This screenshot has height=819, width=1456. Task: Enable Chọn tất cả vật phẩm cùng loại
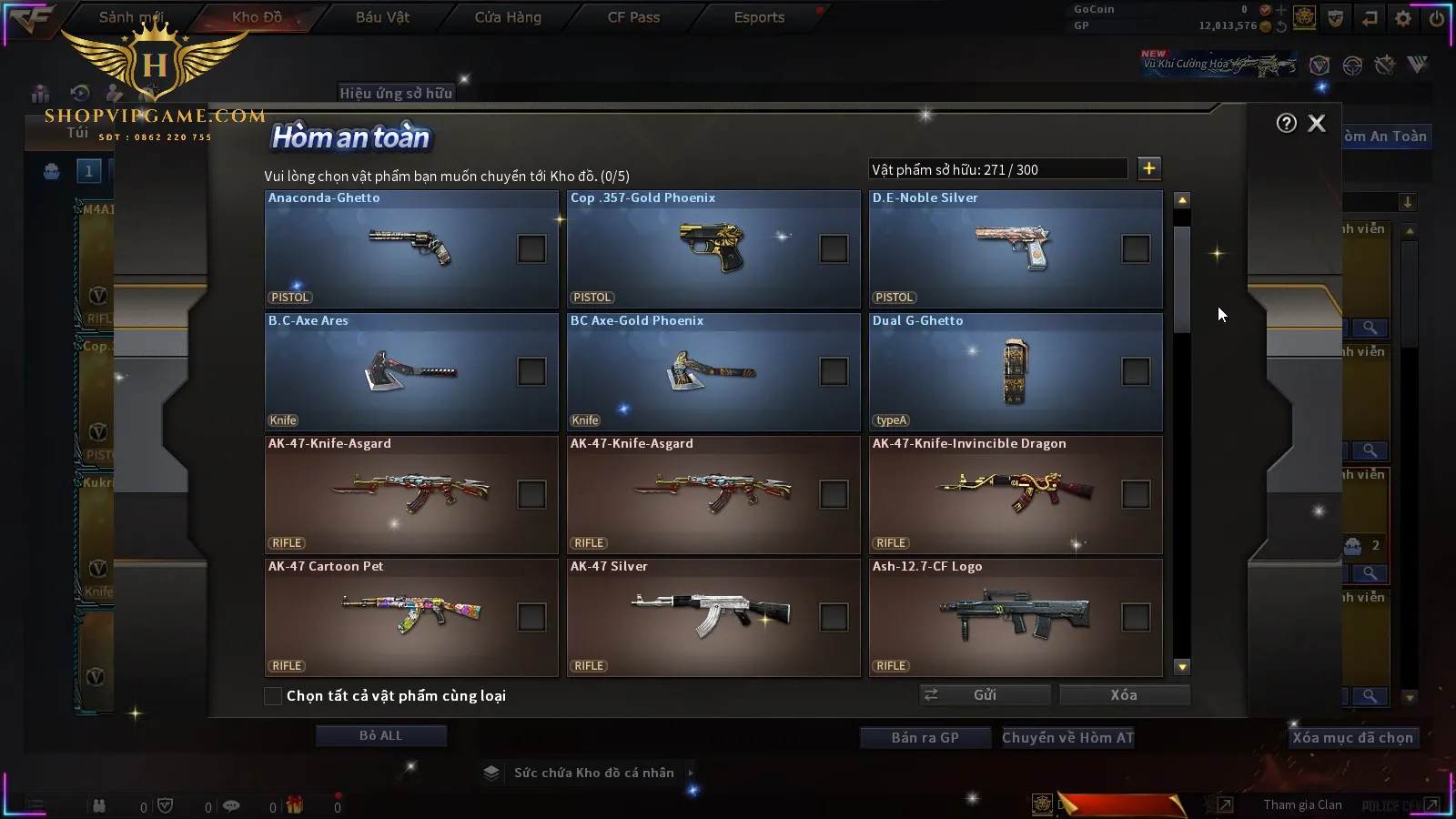click(273, 696)
